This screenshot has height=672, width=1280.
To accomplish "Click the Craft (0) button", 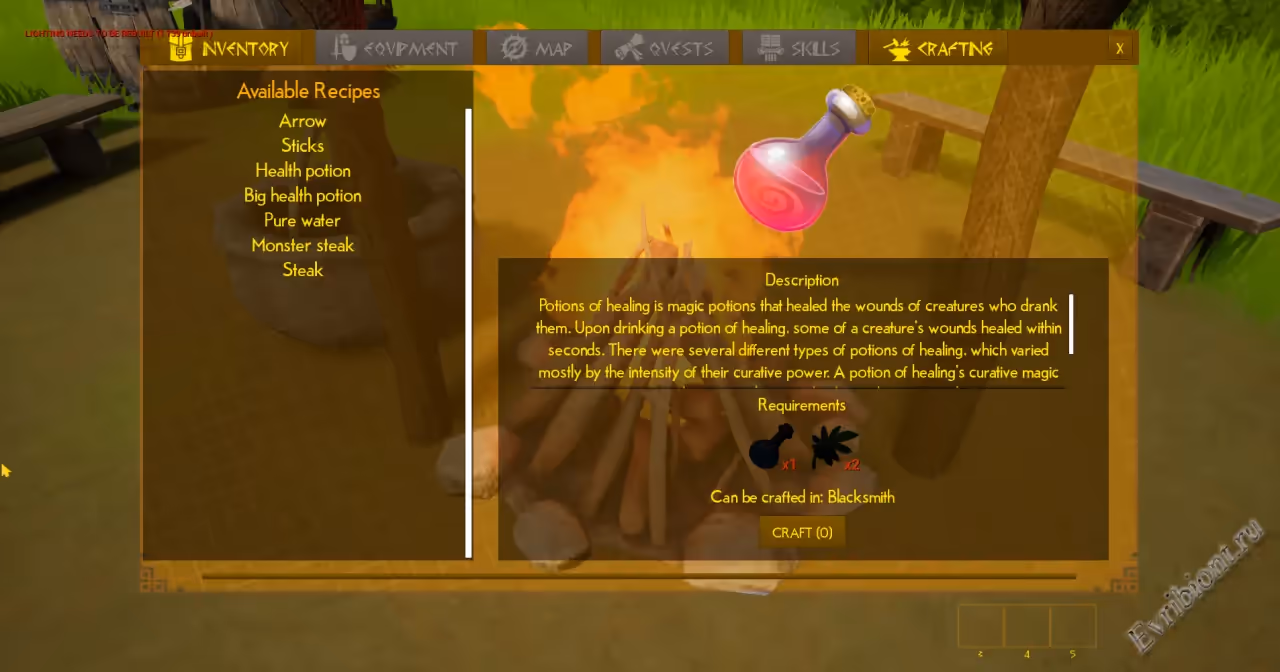I will click(x=802, y=532).
